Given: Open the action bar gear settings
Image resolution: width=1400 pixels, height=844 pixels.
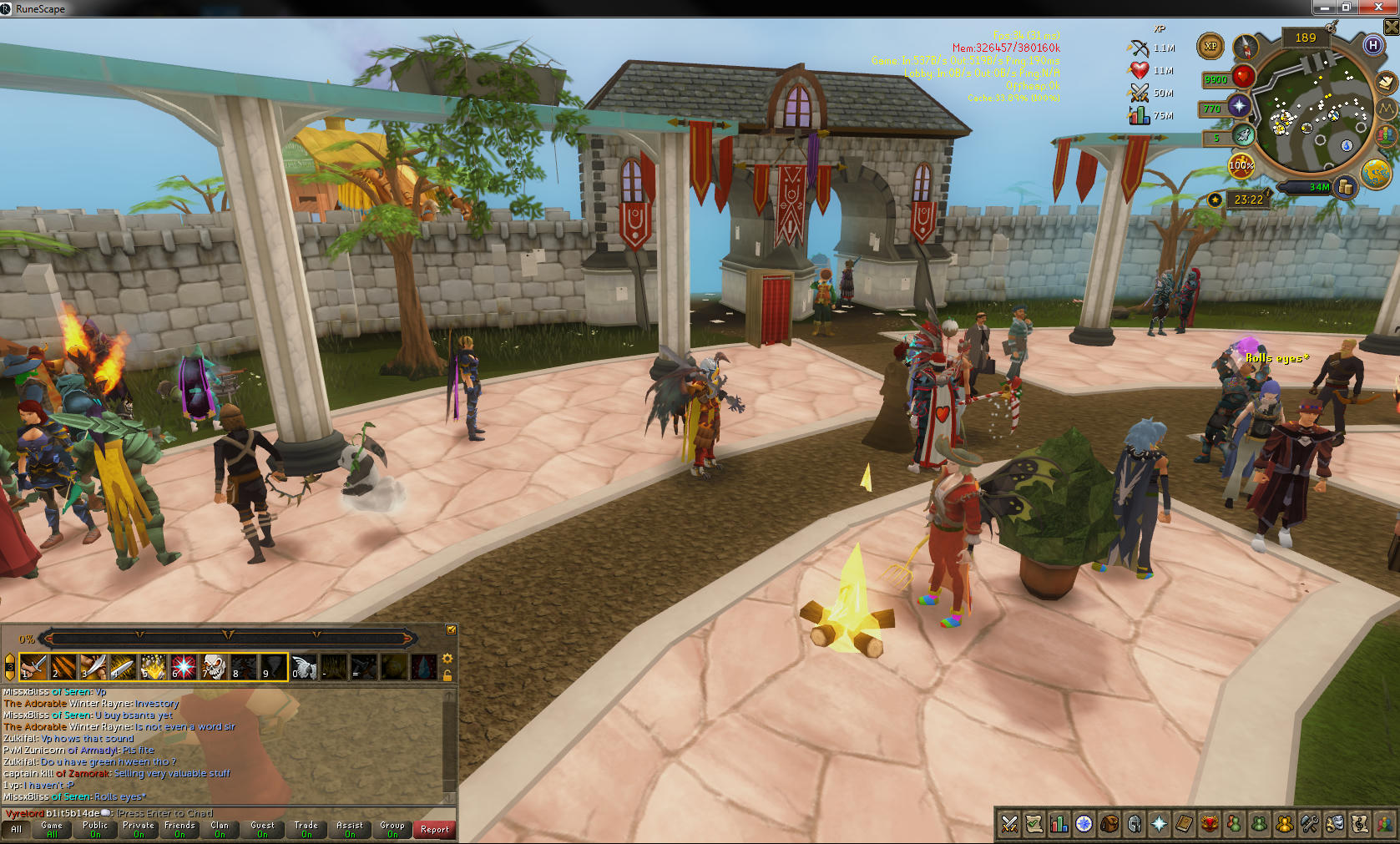Looking at the screenshot, I should (447, 659).
